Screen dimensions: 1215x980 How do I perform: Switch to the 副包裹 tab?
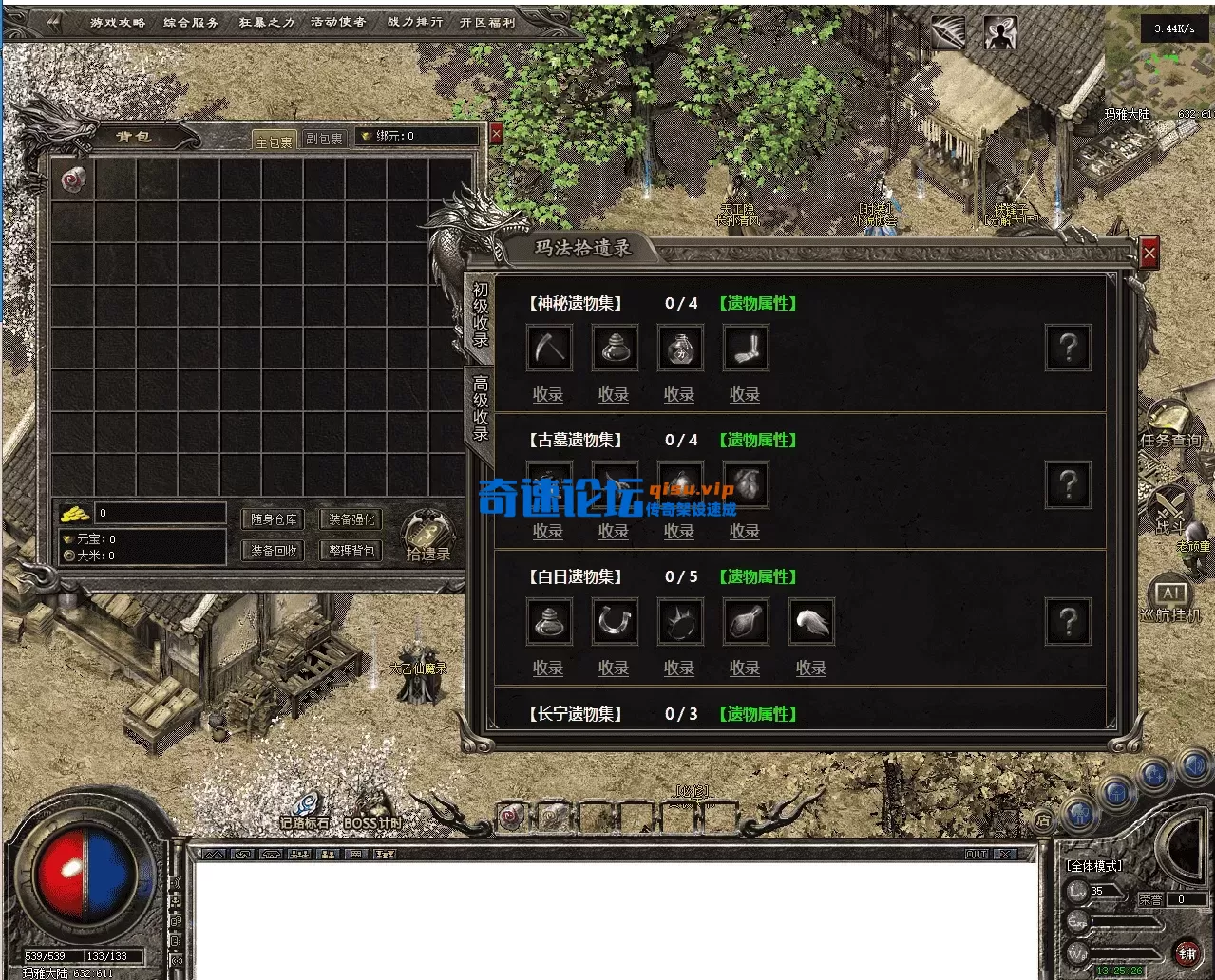[x=324, y=140]
